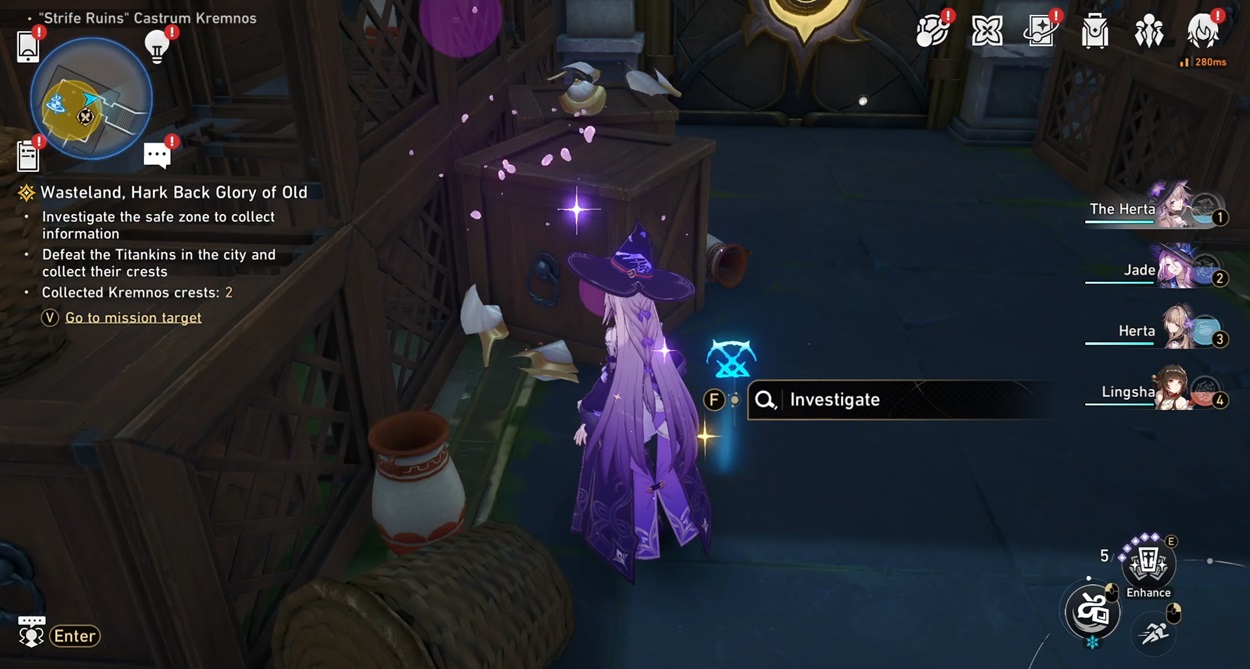This screenshot has width=1250, height=669.
Task: Open the backpack inventory icon
Action: click(1095, 32)
